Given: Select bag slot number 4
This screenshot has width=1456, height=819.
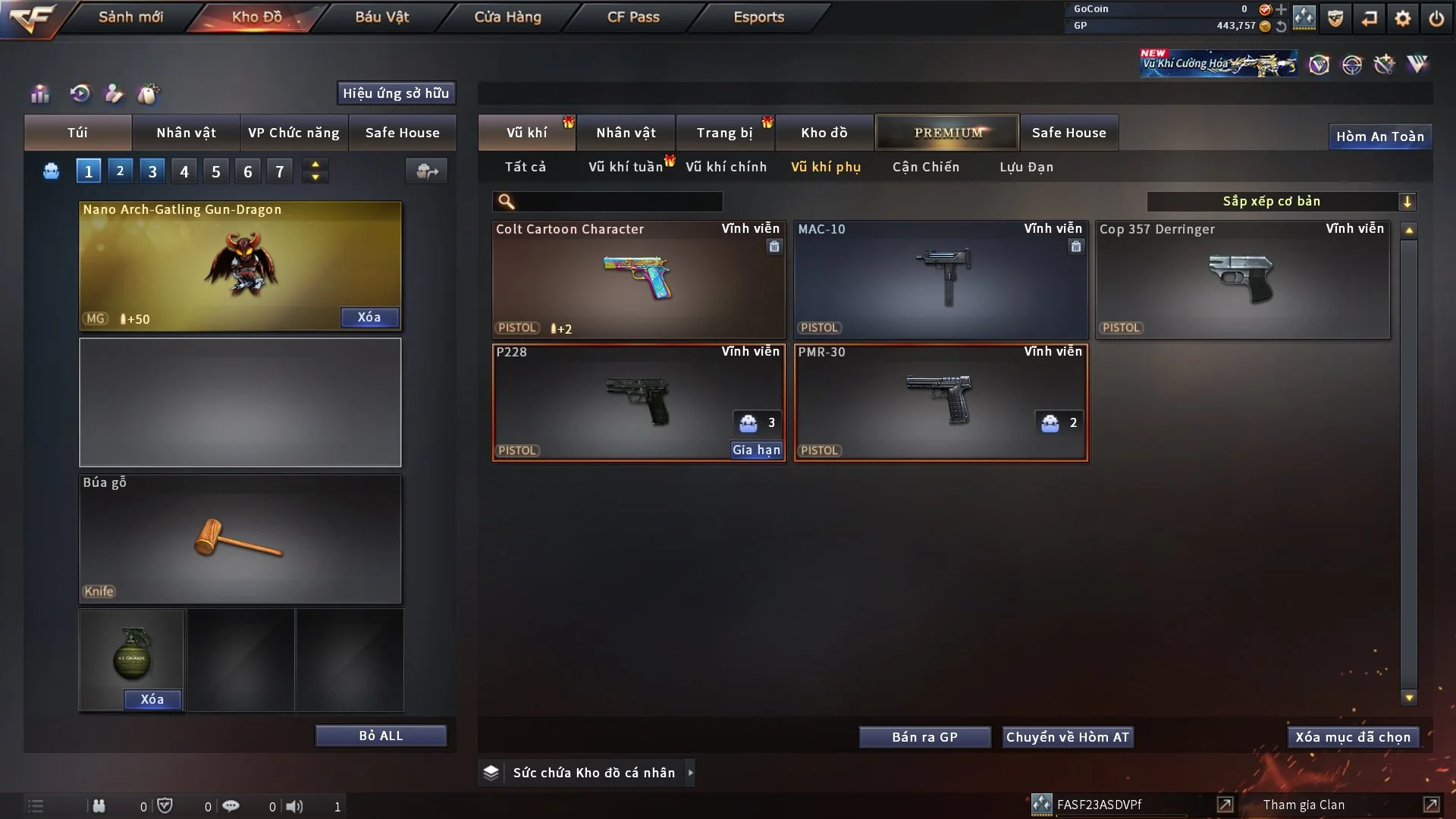Looking at the screenshot, I should [184, 171].
